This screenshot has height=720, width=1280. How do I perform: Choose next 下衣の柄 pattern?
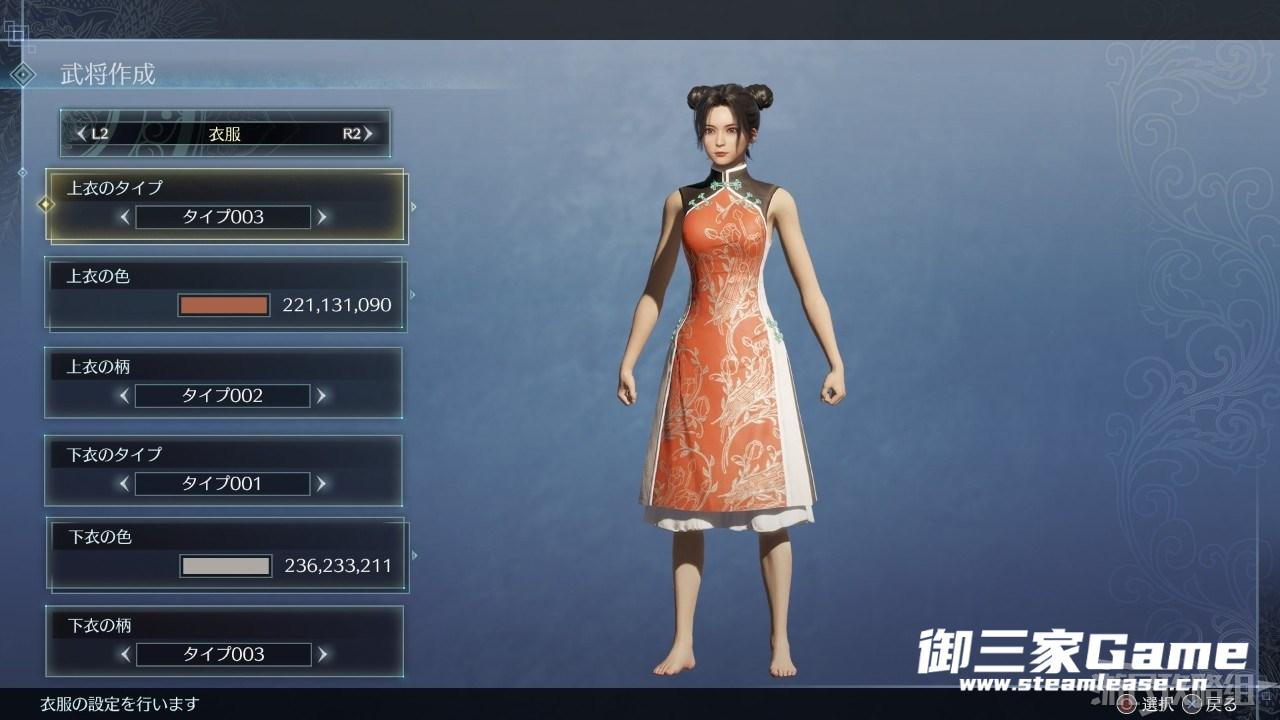[x=321, y=655]
